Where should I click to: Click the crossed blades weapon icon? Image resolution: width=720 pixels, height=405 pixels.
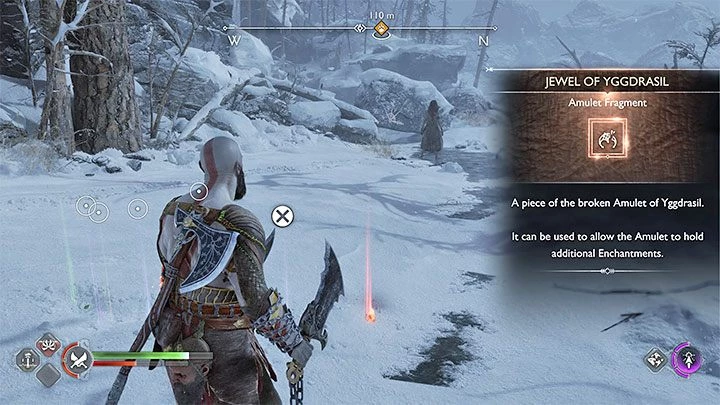click(76, 361)
